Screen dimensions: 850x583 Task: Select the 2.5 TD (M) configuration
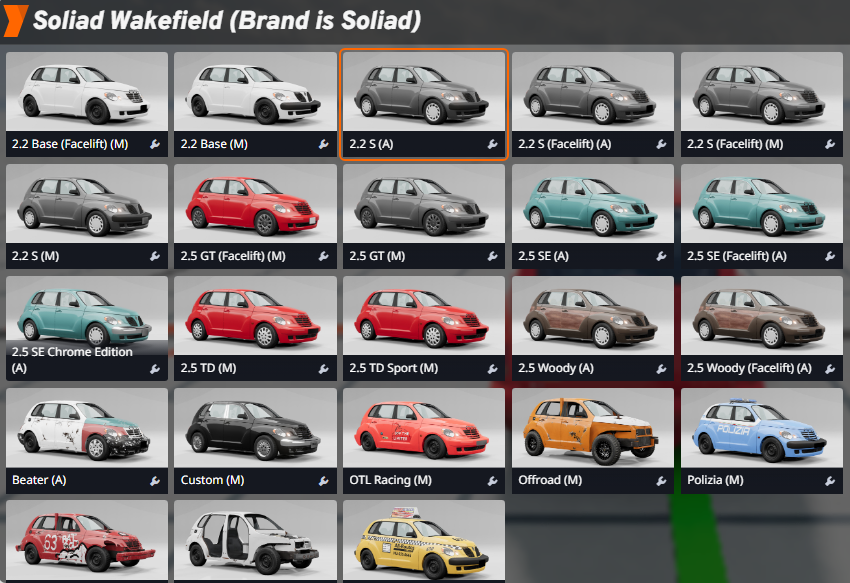click(x=255, y=319)
